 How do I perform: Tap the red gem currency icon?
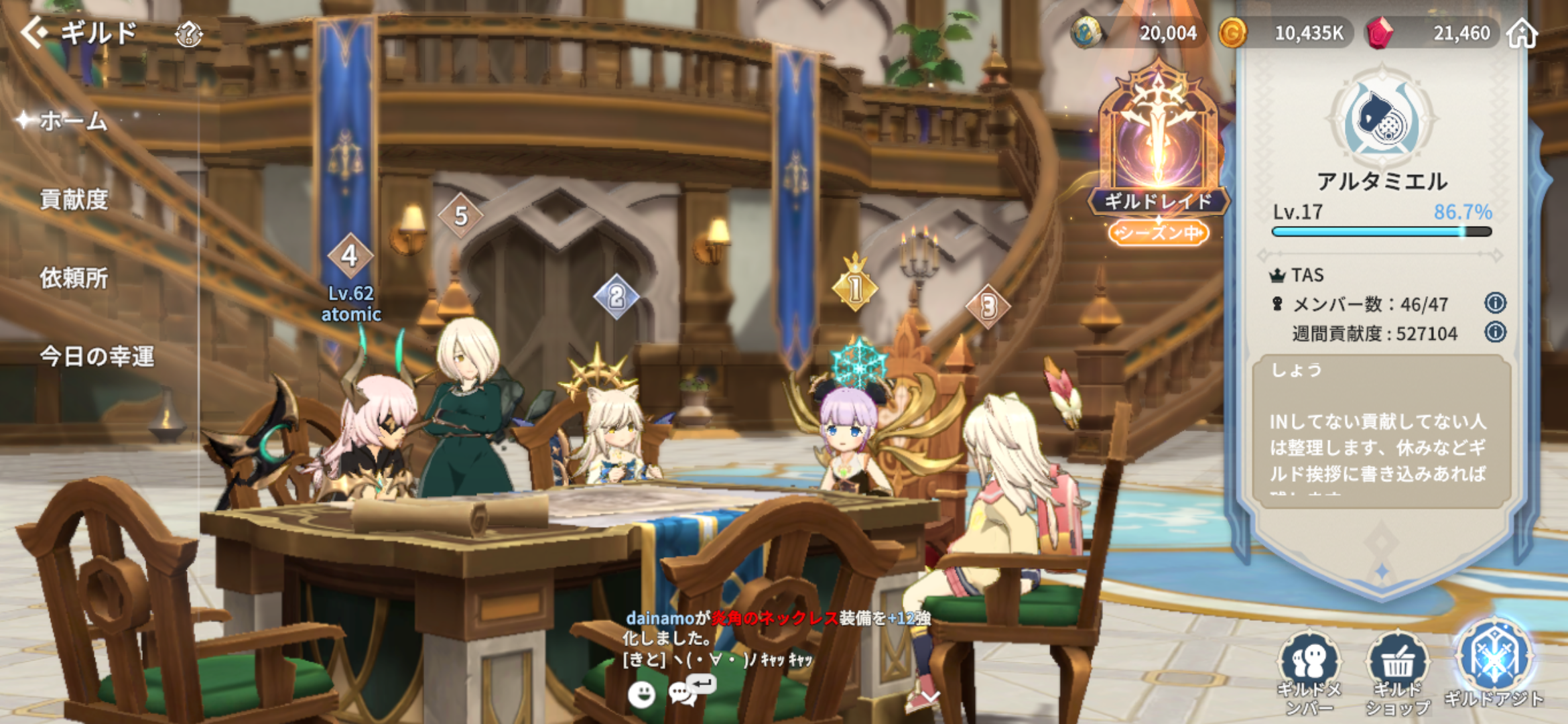click(x=1378, y=33)
